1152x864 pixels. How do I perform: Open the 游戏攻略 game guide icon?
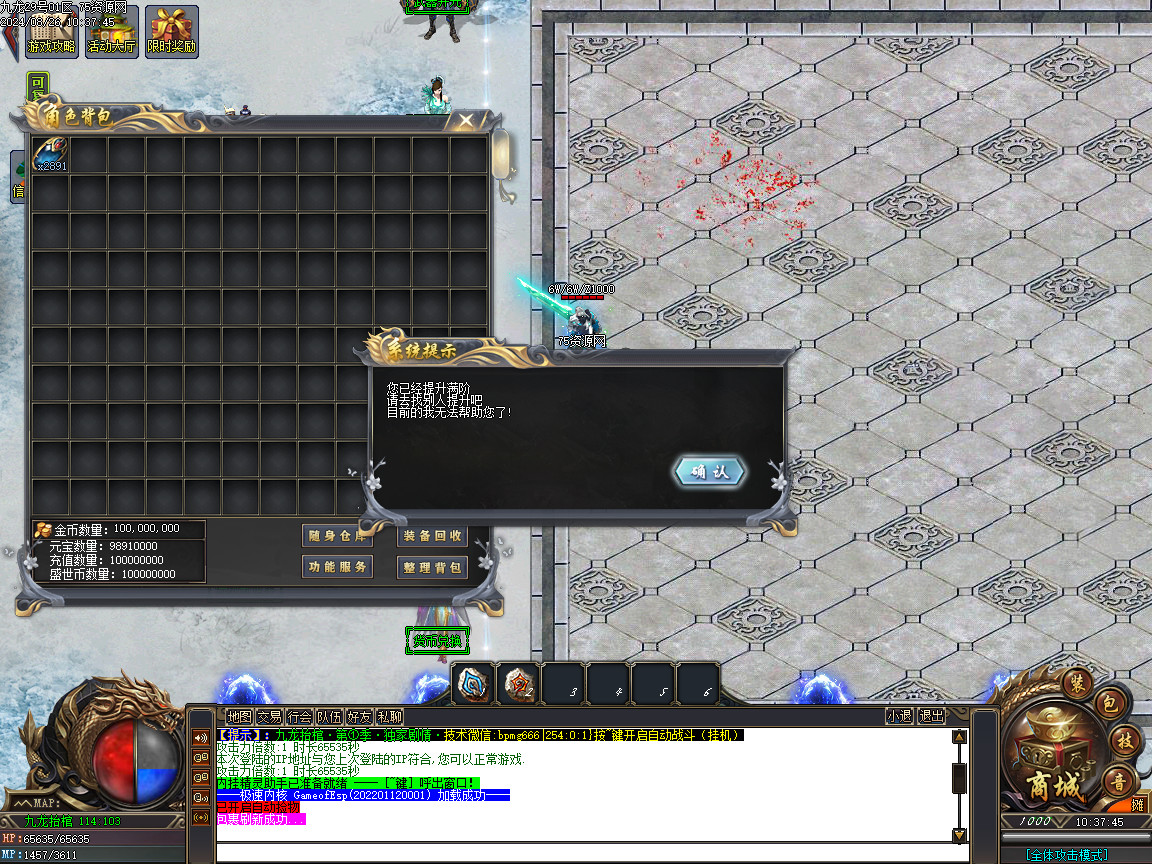coord(50,30)
